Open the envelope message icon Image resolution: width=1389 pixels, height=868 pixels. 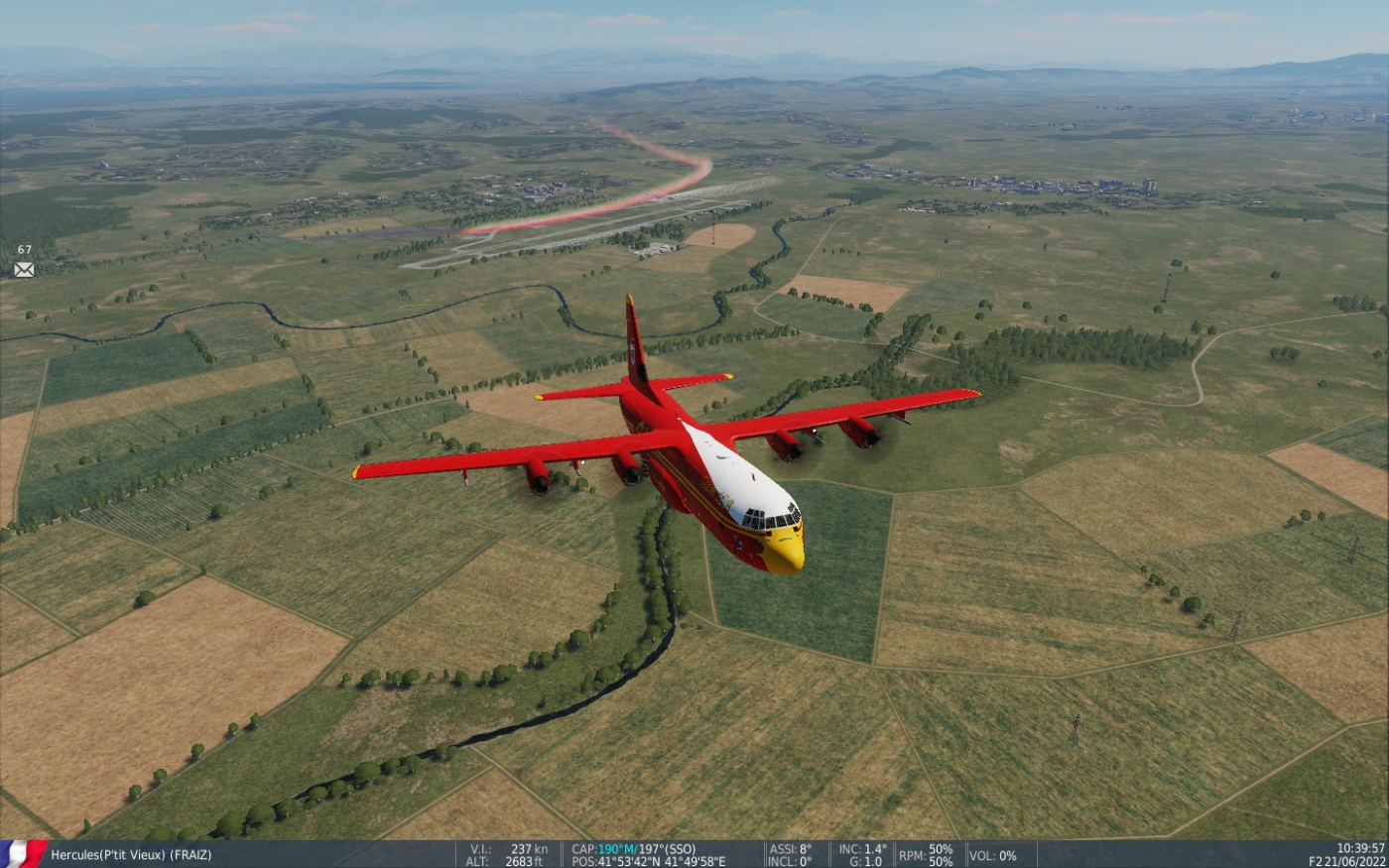tap(24, 269)
